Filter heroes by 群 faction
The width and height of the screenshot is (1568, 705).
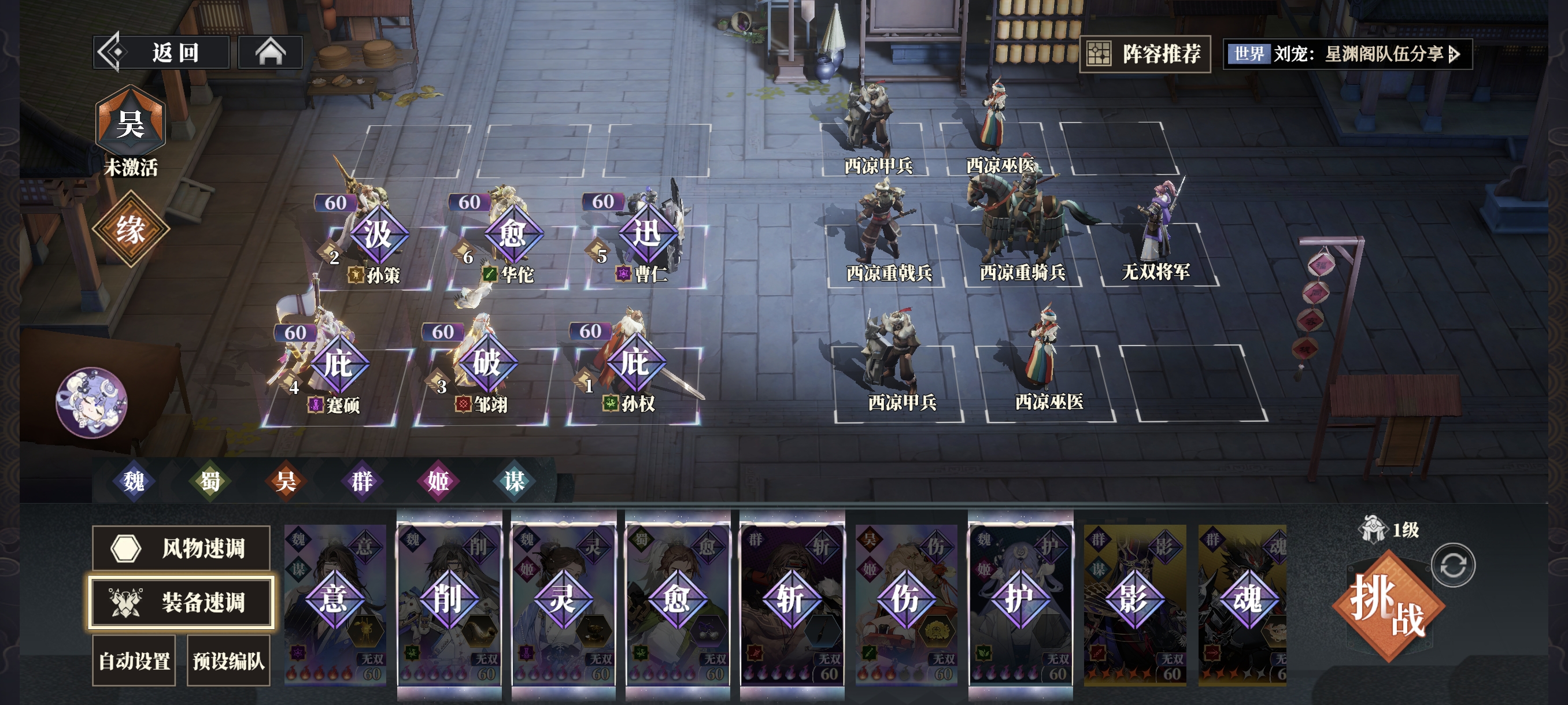click(362, 481)
